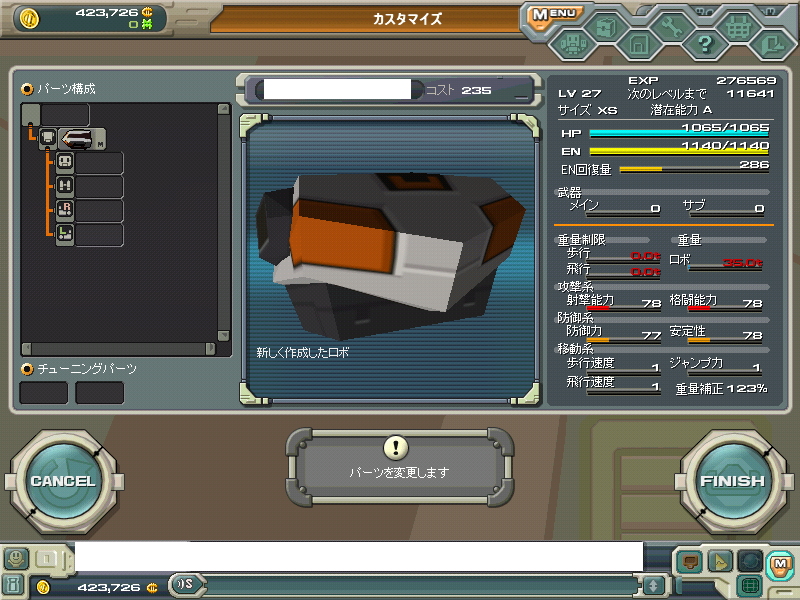800x600 pixels.
Task: Finish customizing with the FINISH button
Action: pos(732,481)
